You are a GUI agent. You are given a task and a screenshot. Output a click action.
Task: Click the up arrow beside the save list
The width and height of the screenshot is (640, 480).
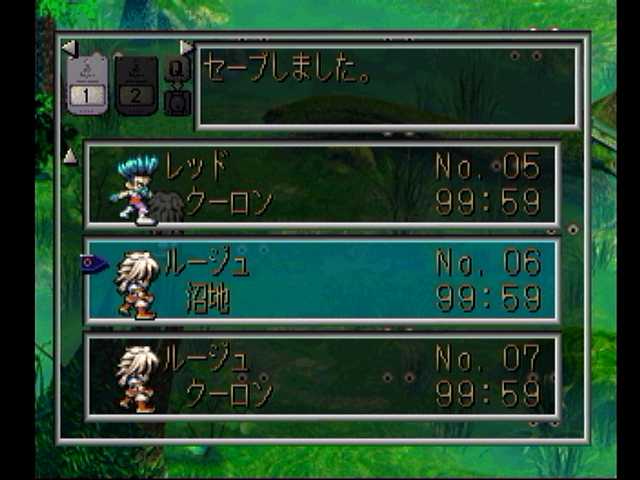click(70, 156)
